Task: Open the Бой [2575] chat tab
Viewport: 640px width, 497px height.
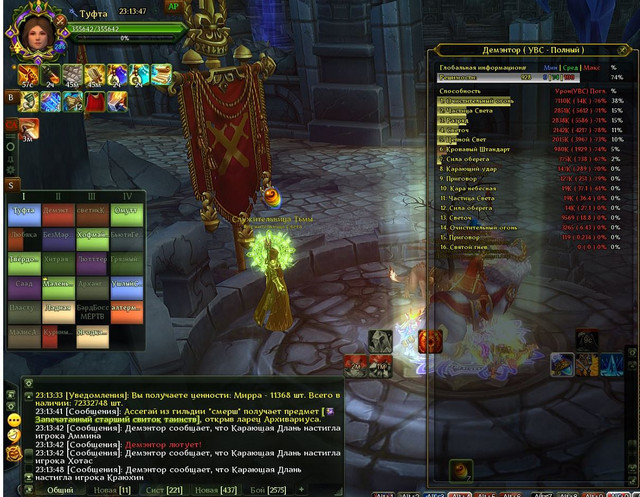Action: click(260, 489)
